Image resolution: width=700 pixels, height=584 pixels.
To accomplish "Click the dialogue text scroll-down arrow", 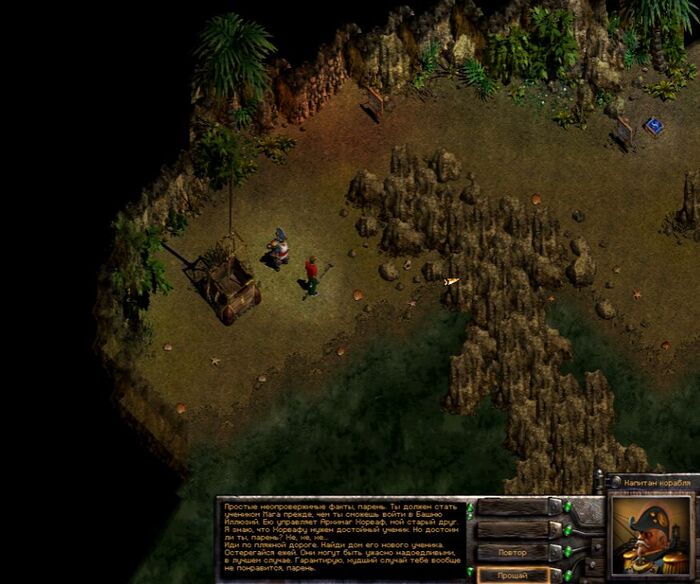I will coord(470,571).
